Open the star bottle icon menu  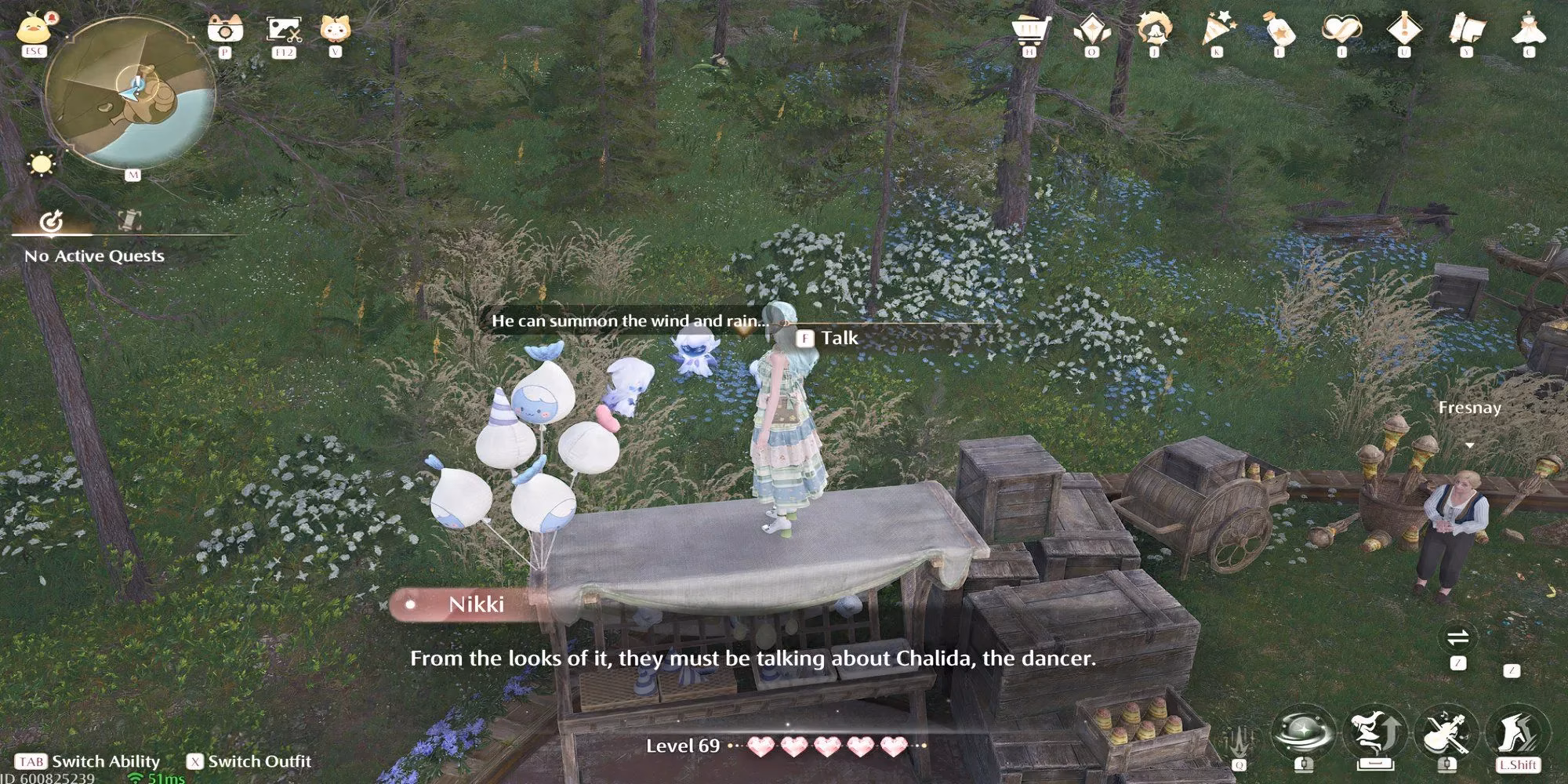(1279, 31)
